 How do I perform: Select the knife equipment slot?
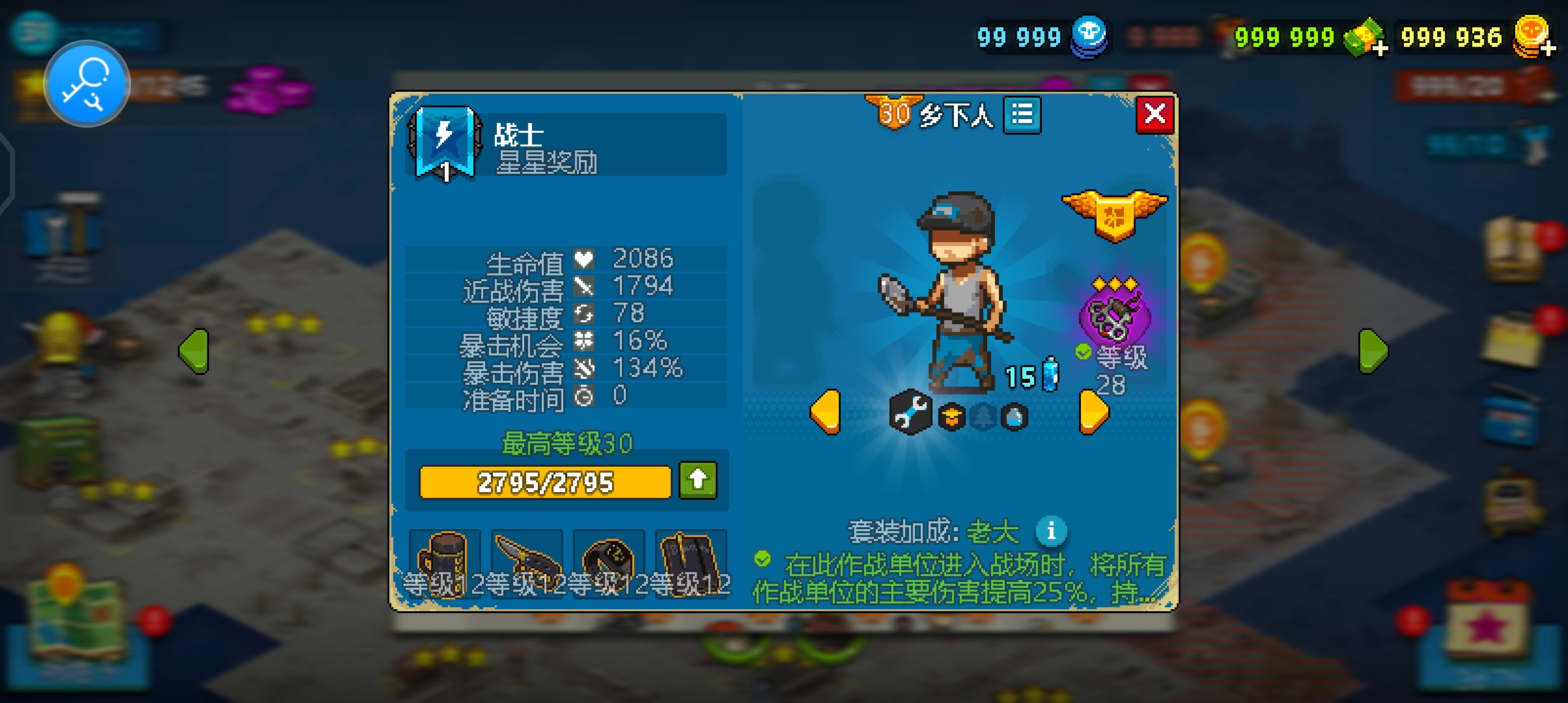pos(526,560)
